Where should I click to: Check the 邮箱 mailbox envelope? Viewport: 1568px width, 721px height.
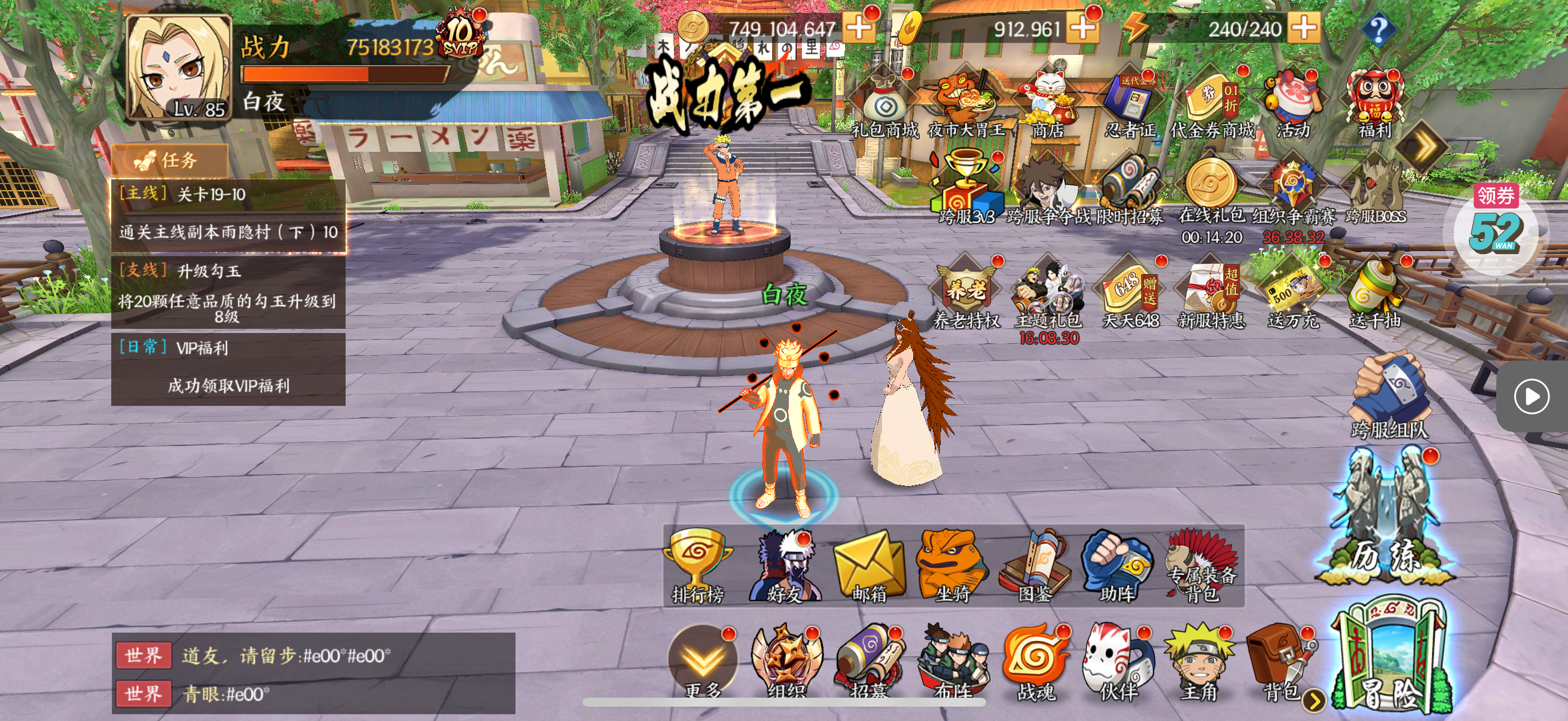tap(868, 566)
